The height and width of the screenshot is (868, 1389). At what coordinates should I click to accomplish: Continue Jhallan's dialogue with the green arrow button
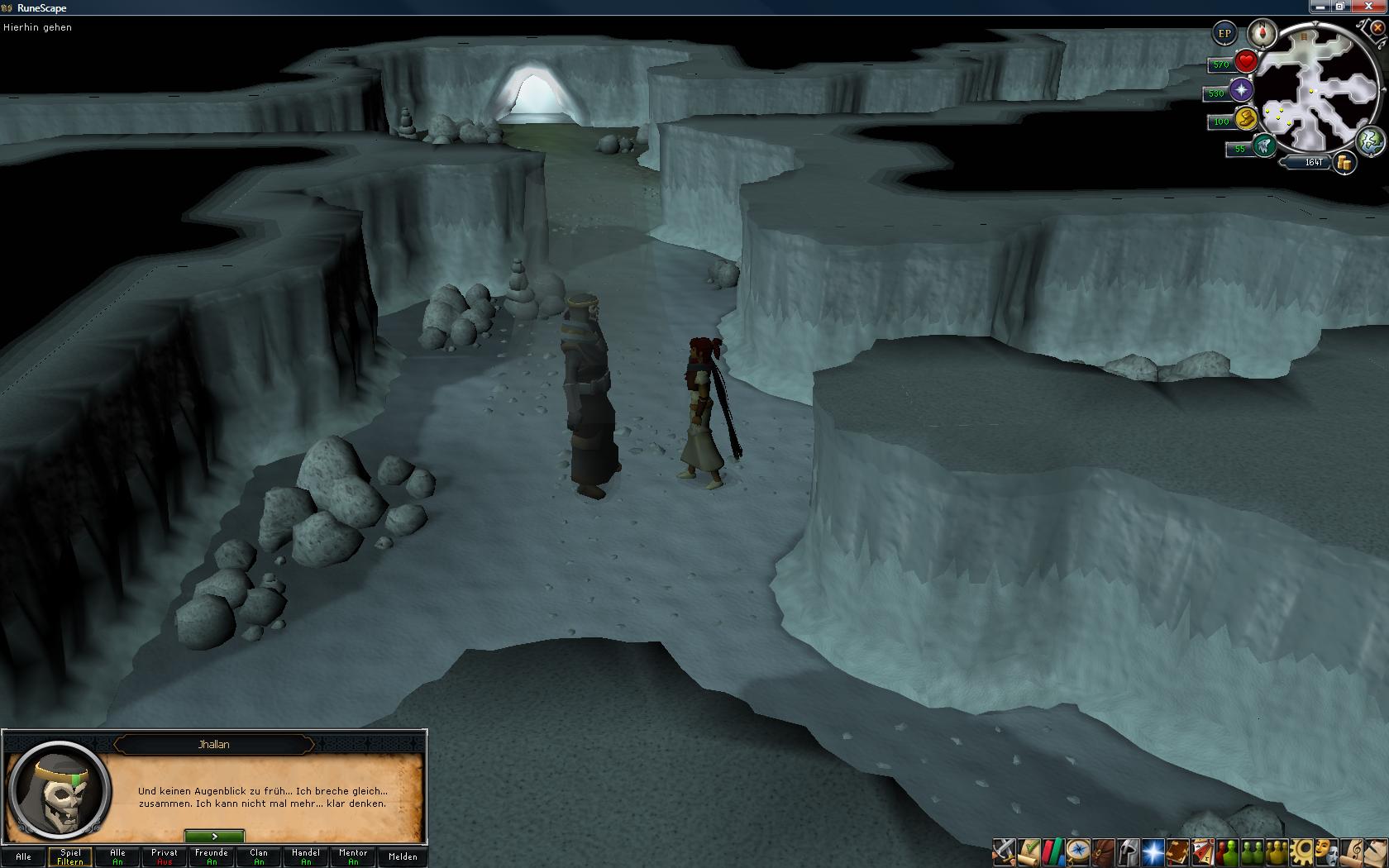pos(214,837)
